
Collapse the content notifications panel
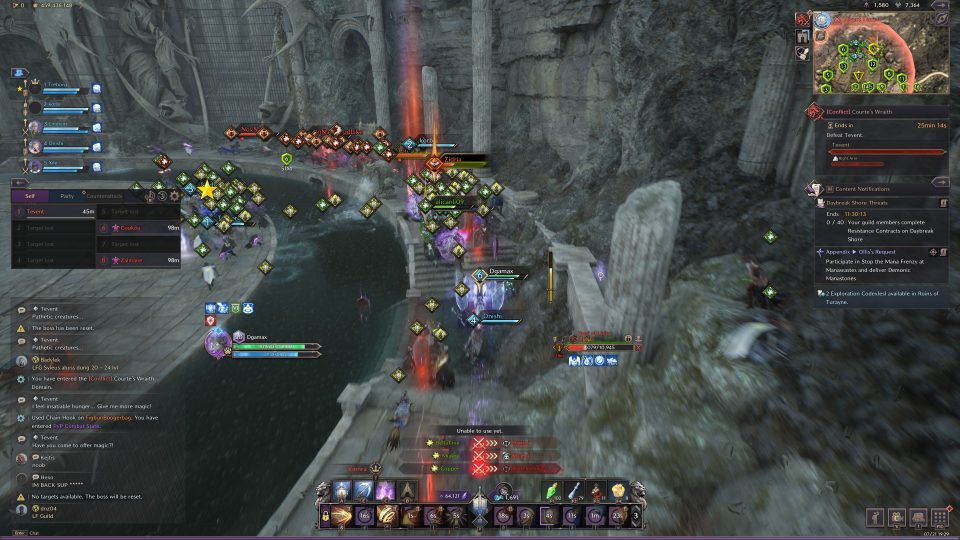(940, 182)
